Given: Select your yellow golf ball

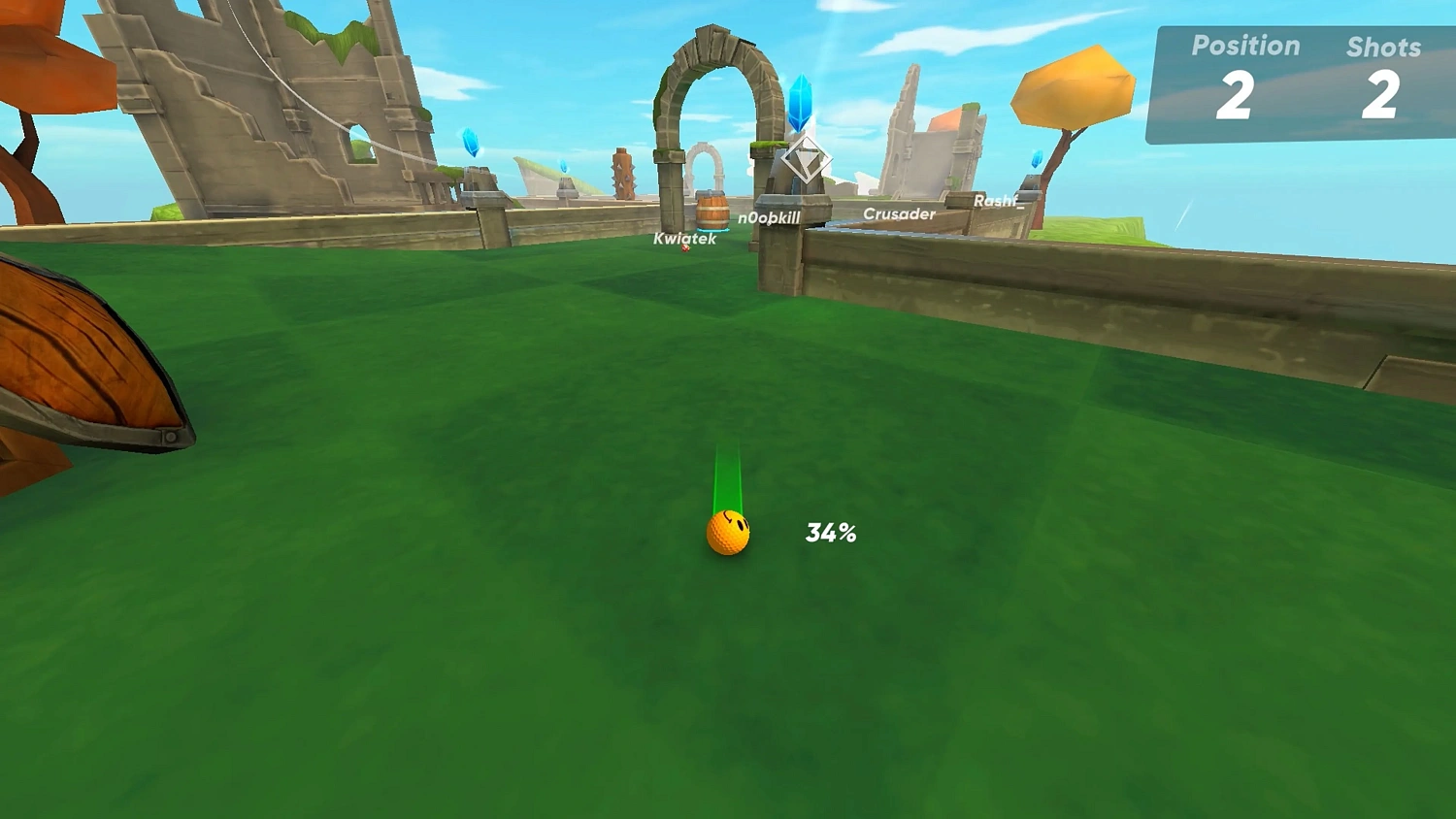Looking at the screenshot, I should pyautogui.click(x=728, y=533).
